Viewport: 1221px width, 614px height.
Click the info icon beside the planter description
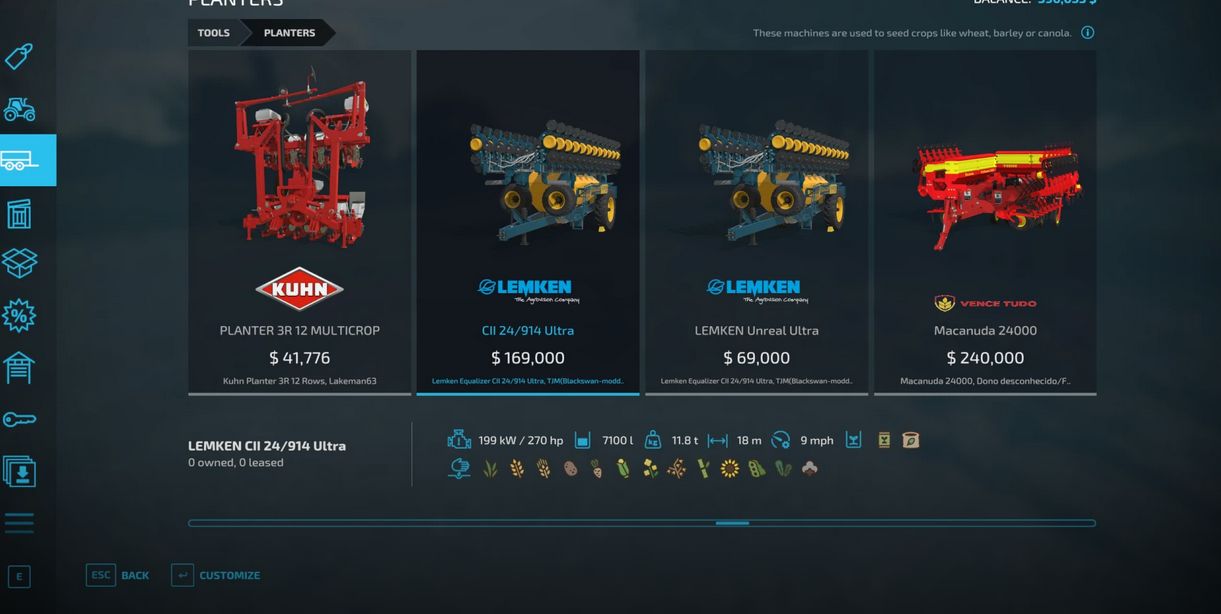1087,33
